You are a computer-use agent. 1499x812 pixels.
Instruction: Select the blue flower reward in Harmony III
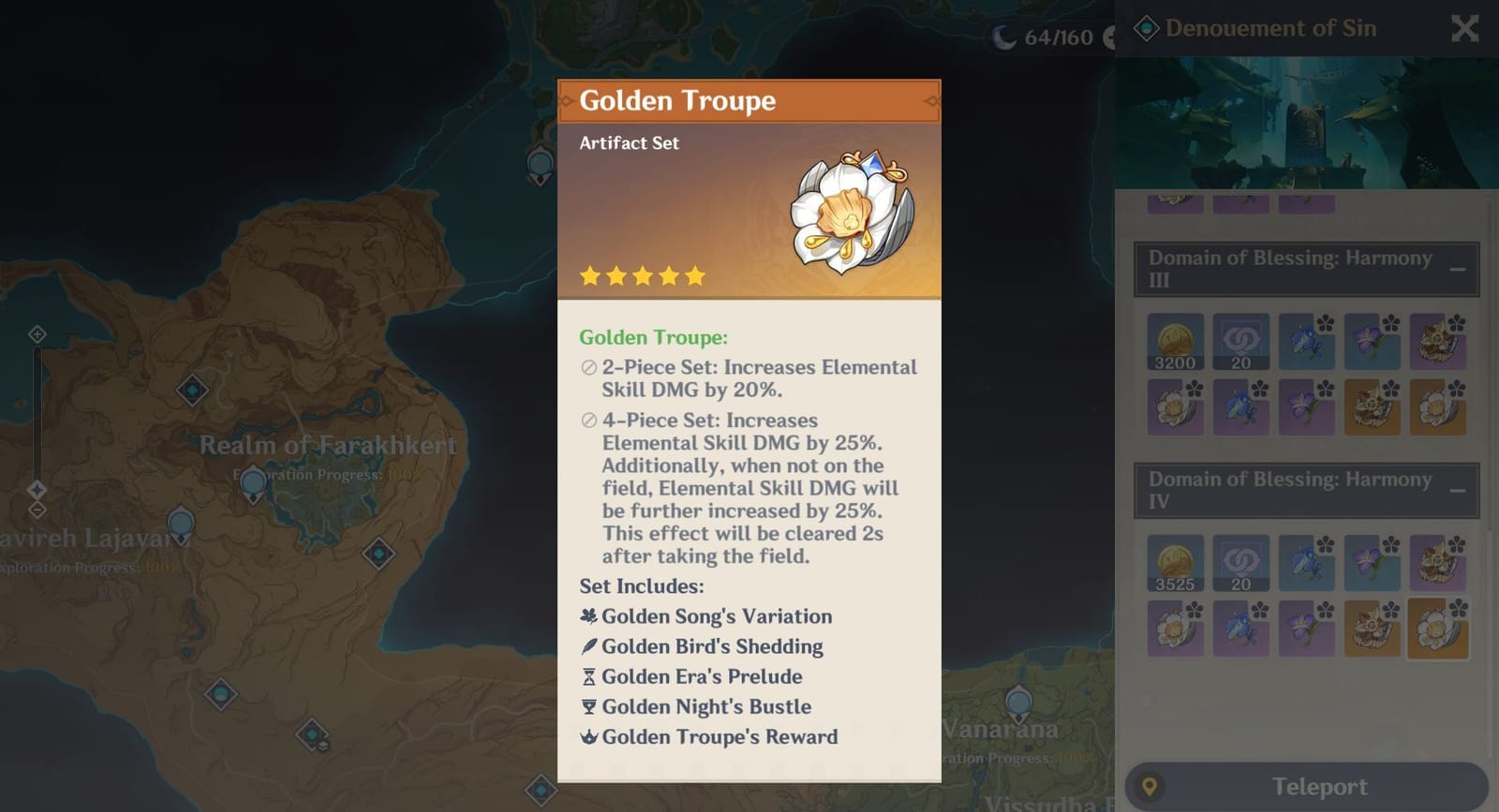click(x=1306, y=341)
